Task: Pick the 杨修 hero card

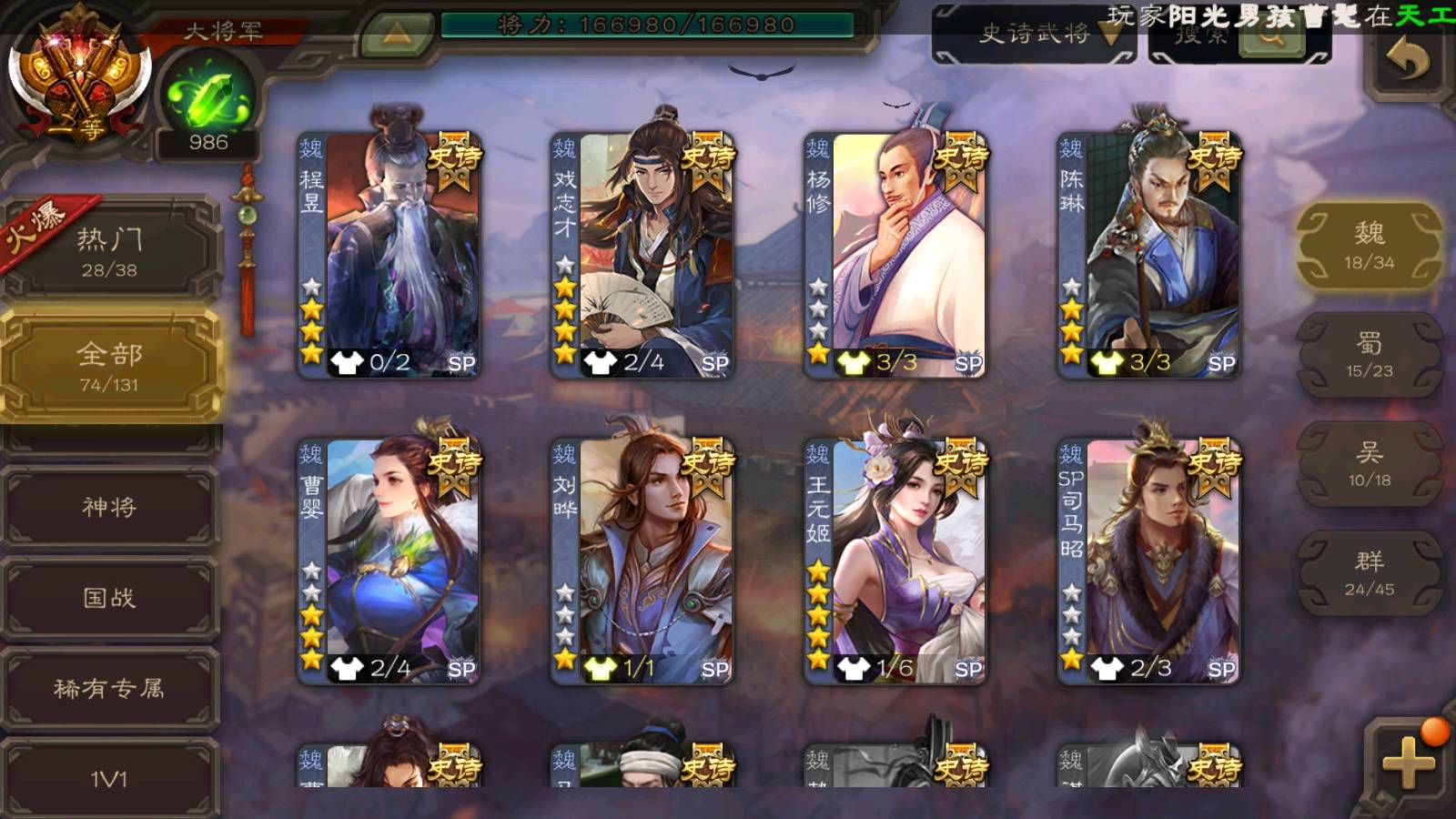Action: point(895,255)
